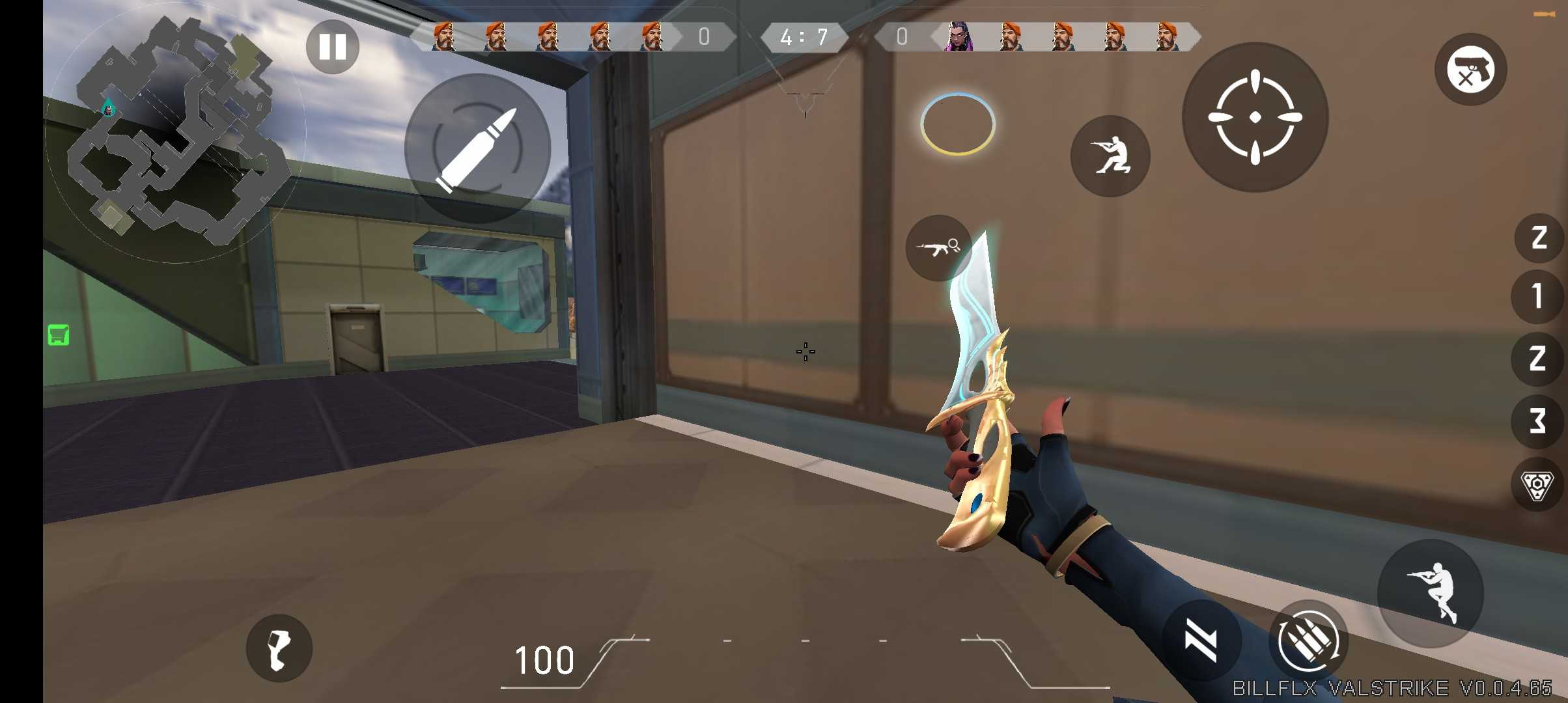This screenshot has height=703, width=1568.
Task: Select slot number 3
Action: [x=1537, y=420]
